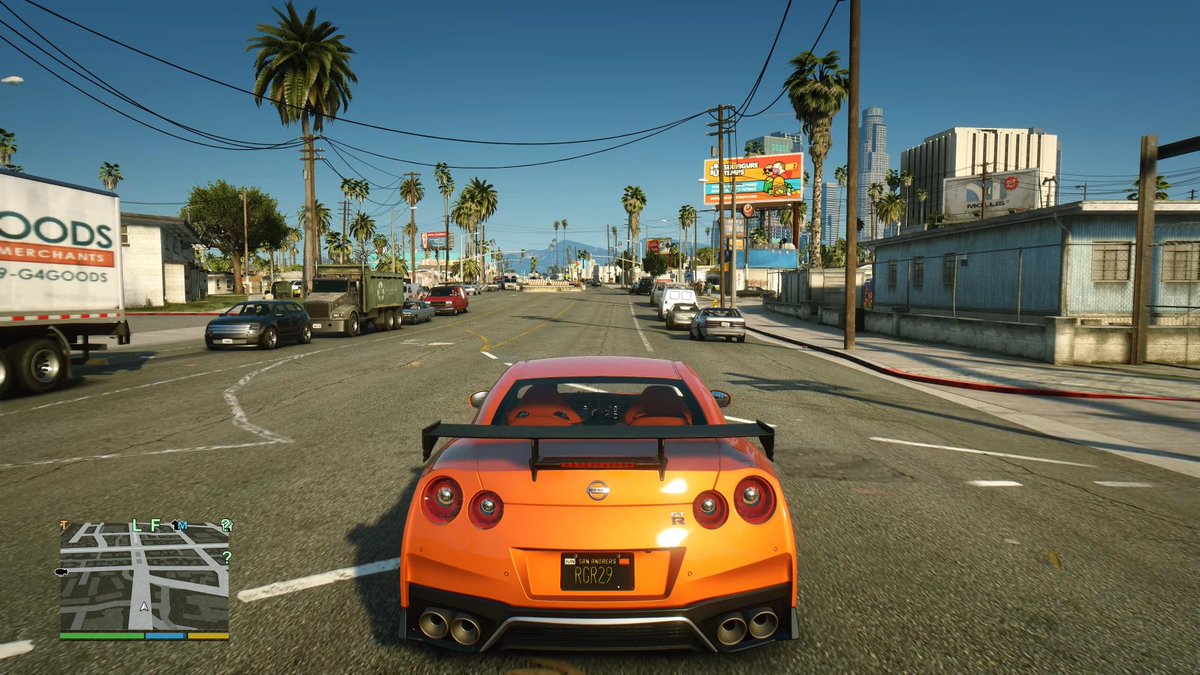Select the green F mission marker
The image size is (1200, 675).
(155, 525)
